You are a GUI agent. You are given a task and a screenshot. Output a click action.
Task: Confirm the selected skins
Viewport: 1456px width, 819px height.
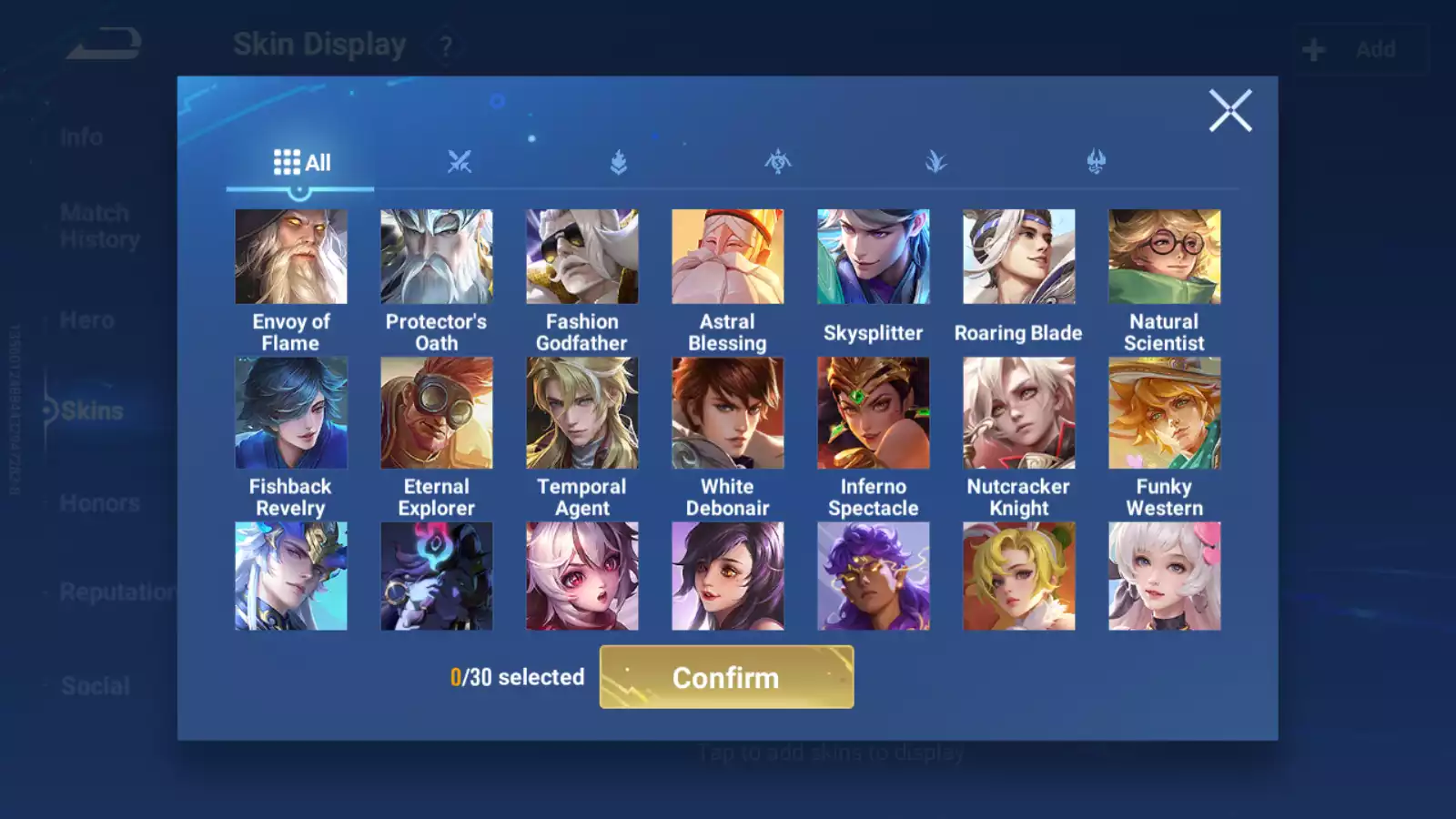click(x=726, y=677)
